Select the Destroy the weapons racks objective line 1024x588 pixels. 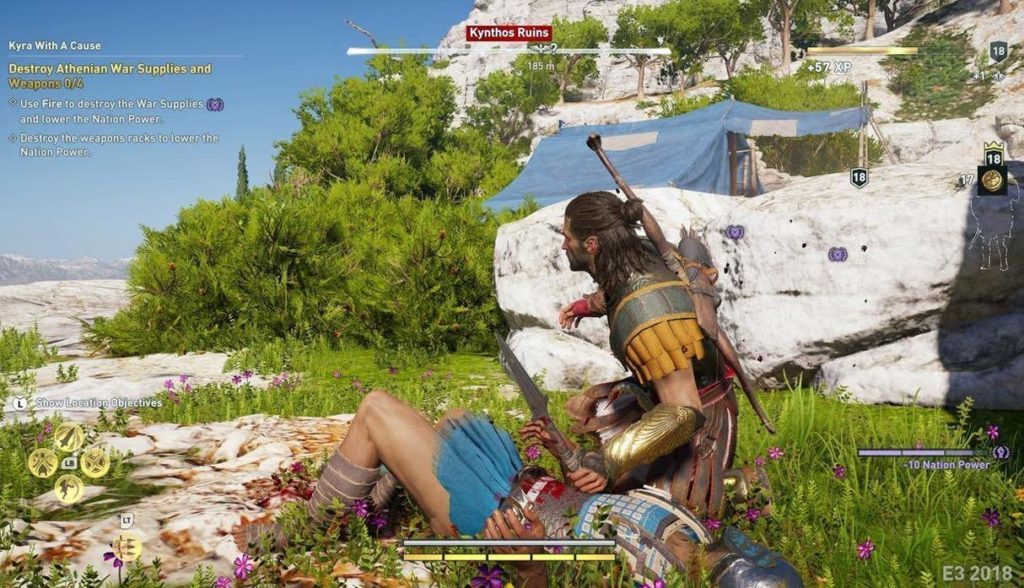coord(112,145)
